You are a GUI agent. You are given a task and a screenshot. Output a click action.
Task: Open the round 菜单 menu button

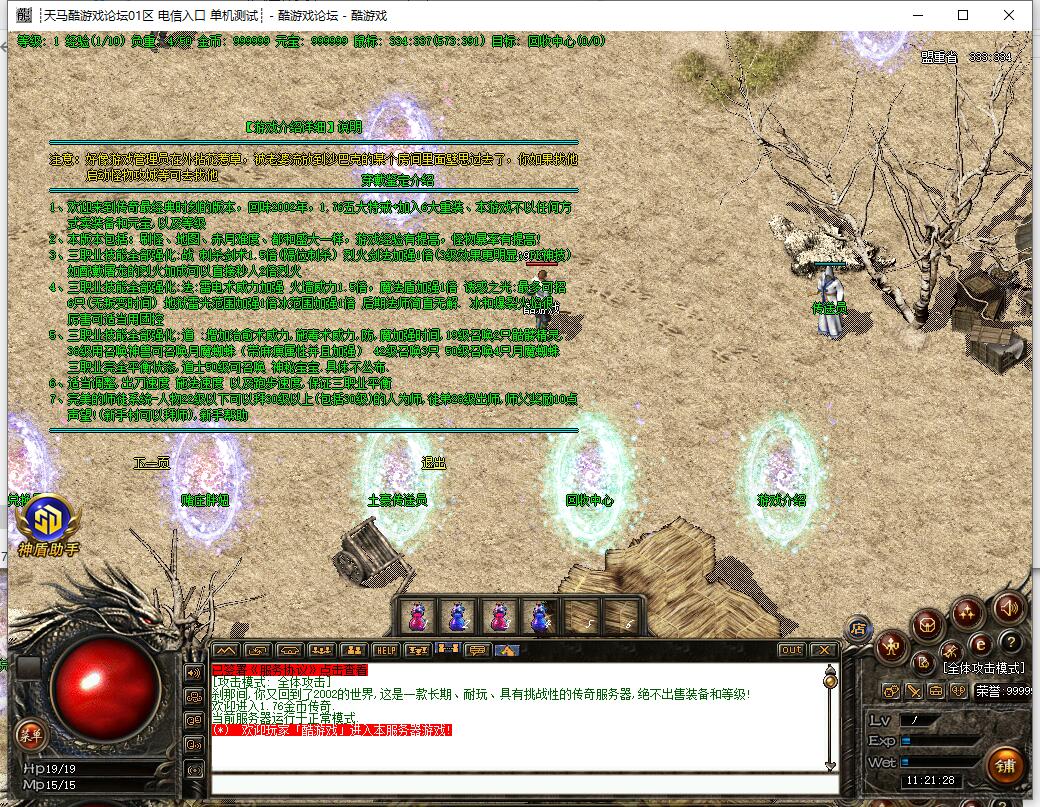point(29,735)
